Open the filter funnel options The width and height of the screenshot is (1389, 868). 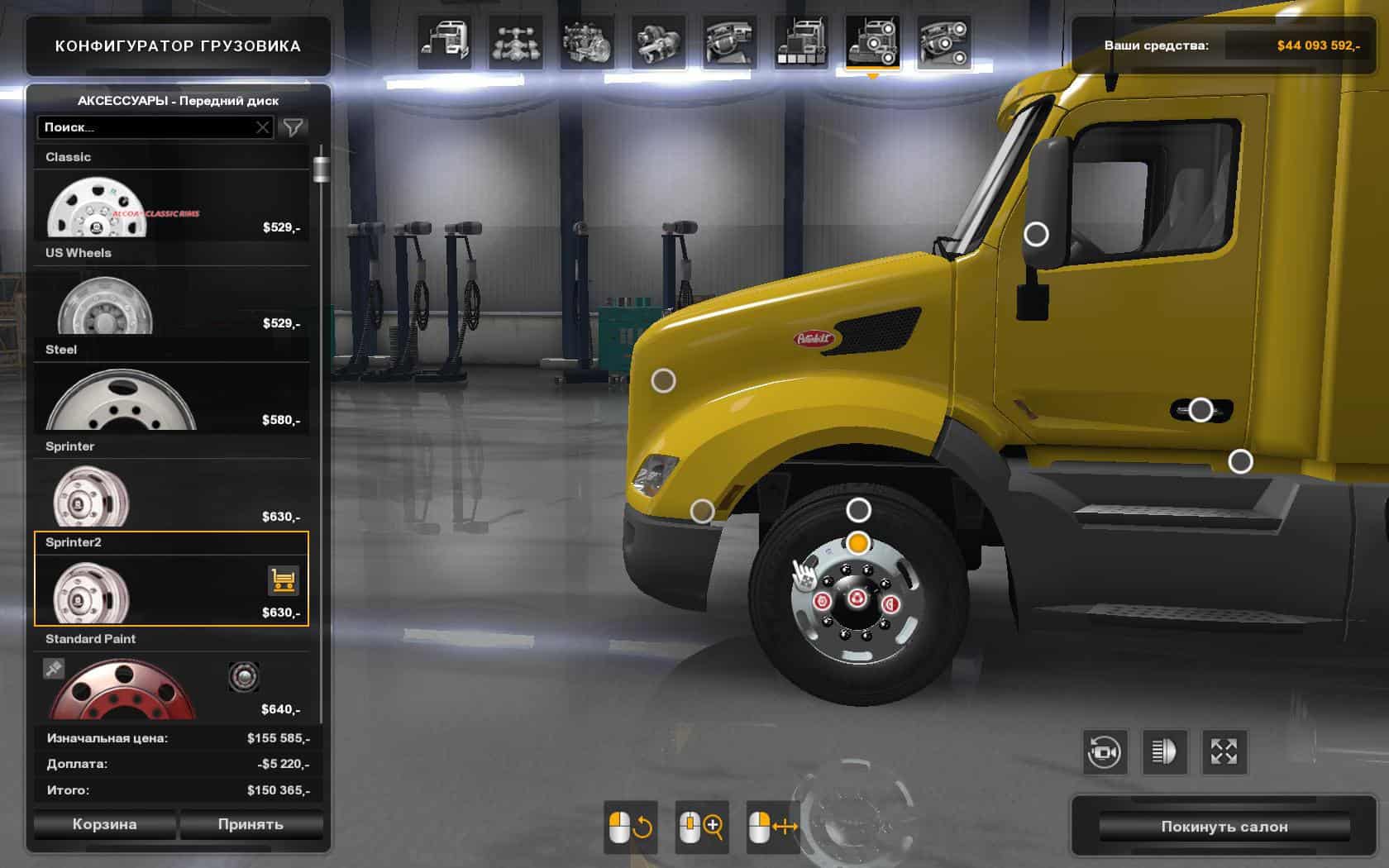293,127
